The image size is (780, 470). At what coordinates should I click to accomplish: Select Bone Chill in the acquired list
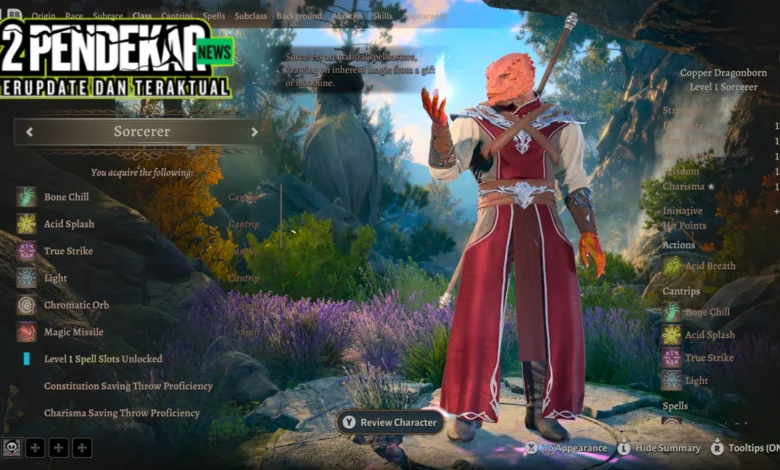(x=66, y=197)
